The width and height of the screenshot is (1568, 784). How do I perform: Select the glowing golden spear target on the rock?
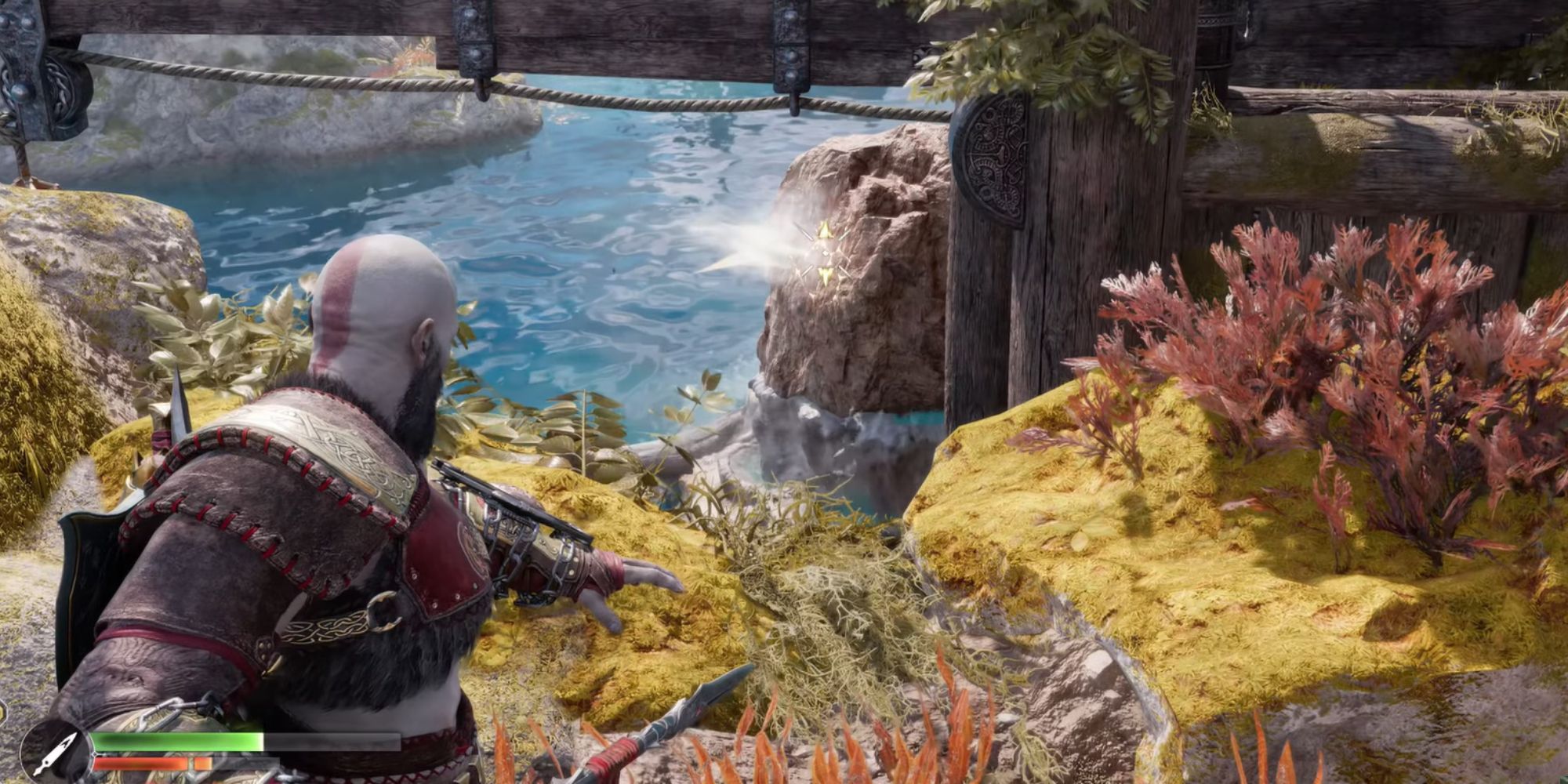coord(821,251)
